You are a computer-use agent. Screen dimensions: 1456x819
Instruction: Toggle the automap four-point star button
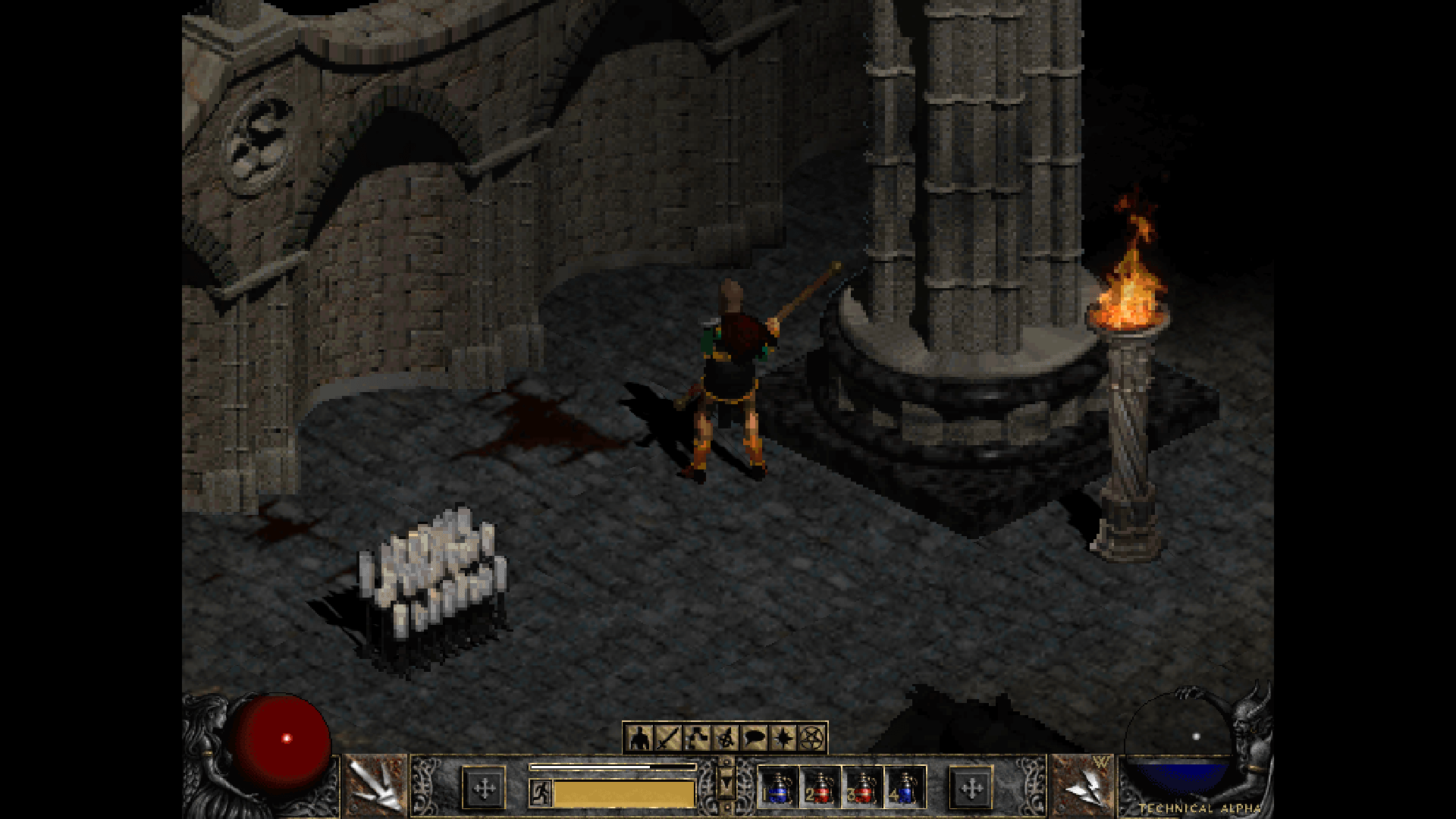pyautogui.click(x=783, y=737)
